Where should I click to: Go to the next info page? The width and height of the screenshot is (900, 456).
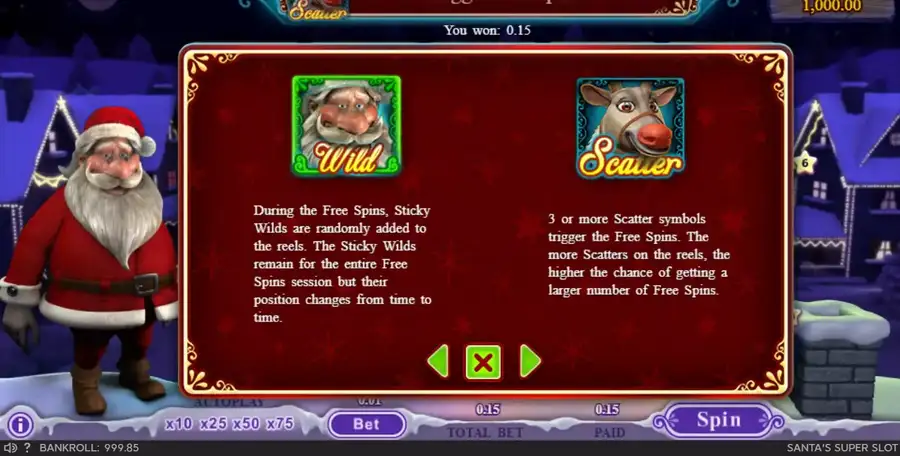pyautogui.click(x=530, y=361)
